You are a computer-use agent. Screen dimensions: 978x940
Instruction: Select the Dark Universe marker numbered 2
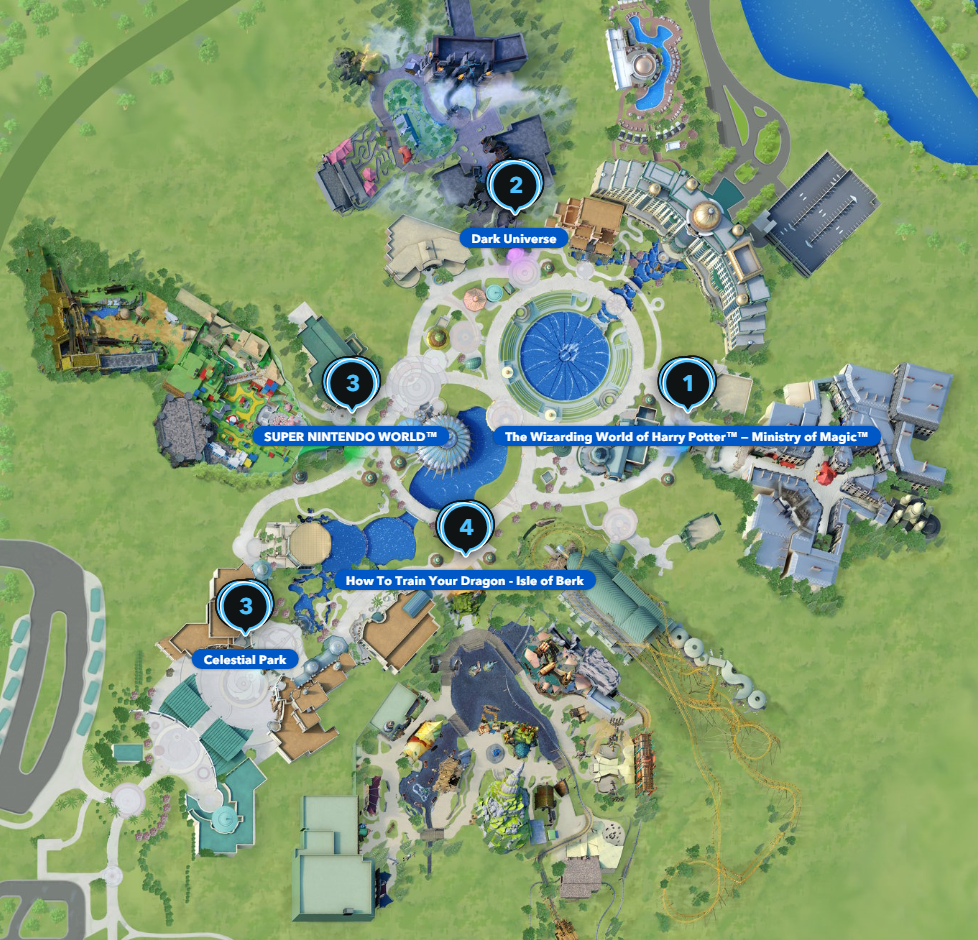tap(515, 185)
